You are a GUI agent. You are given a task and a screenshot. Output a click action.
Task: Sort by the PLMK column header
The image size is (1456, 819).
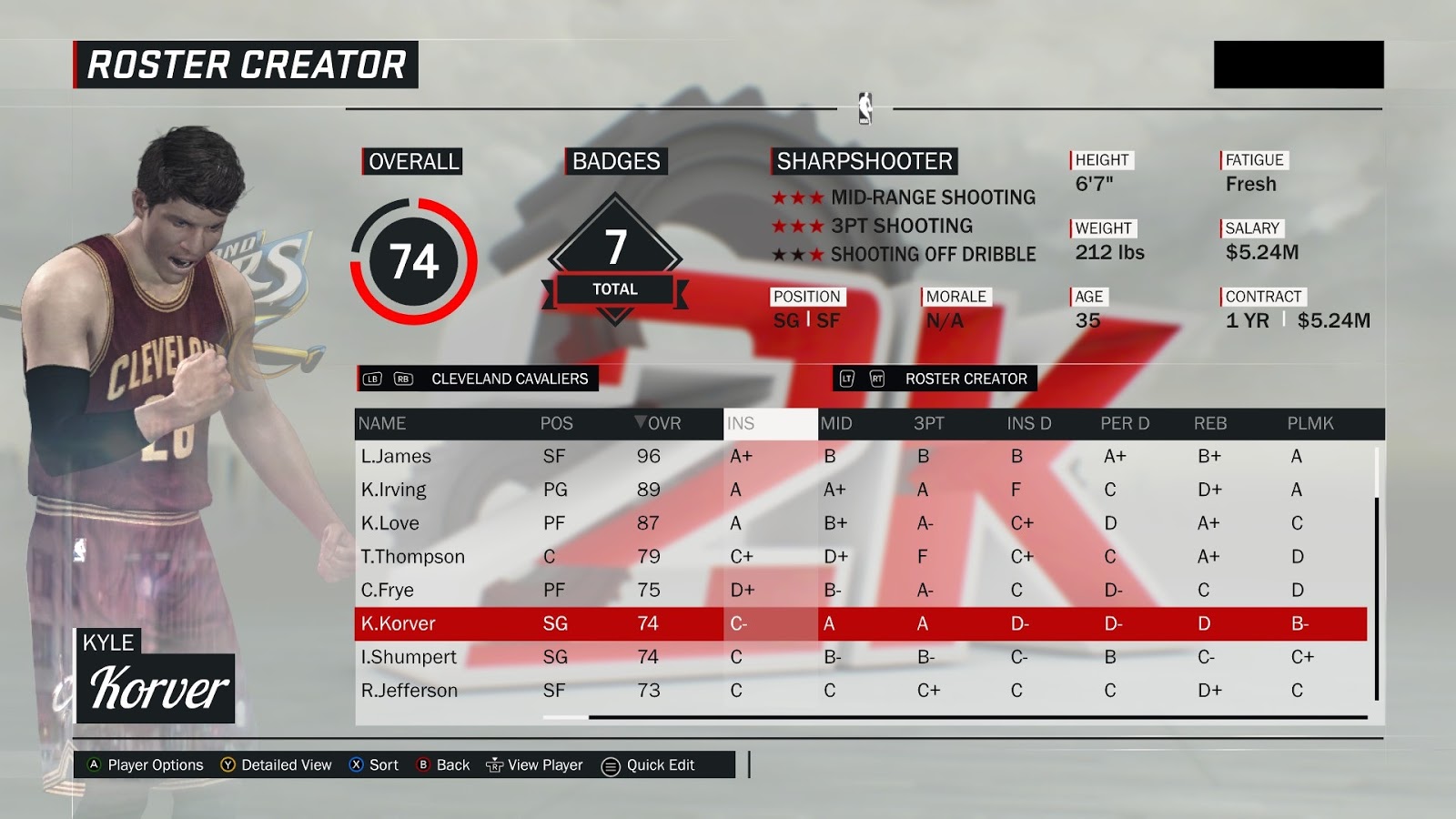click(x=1309, y=423)
